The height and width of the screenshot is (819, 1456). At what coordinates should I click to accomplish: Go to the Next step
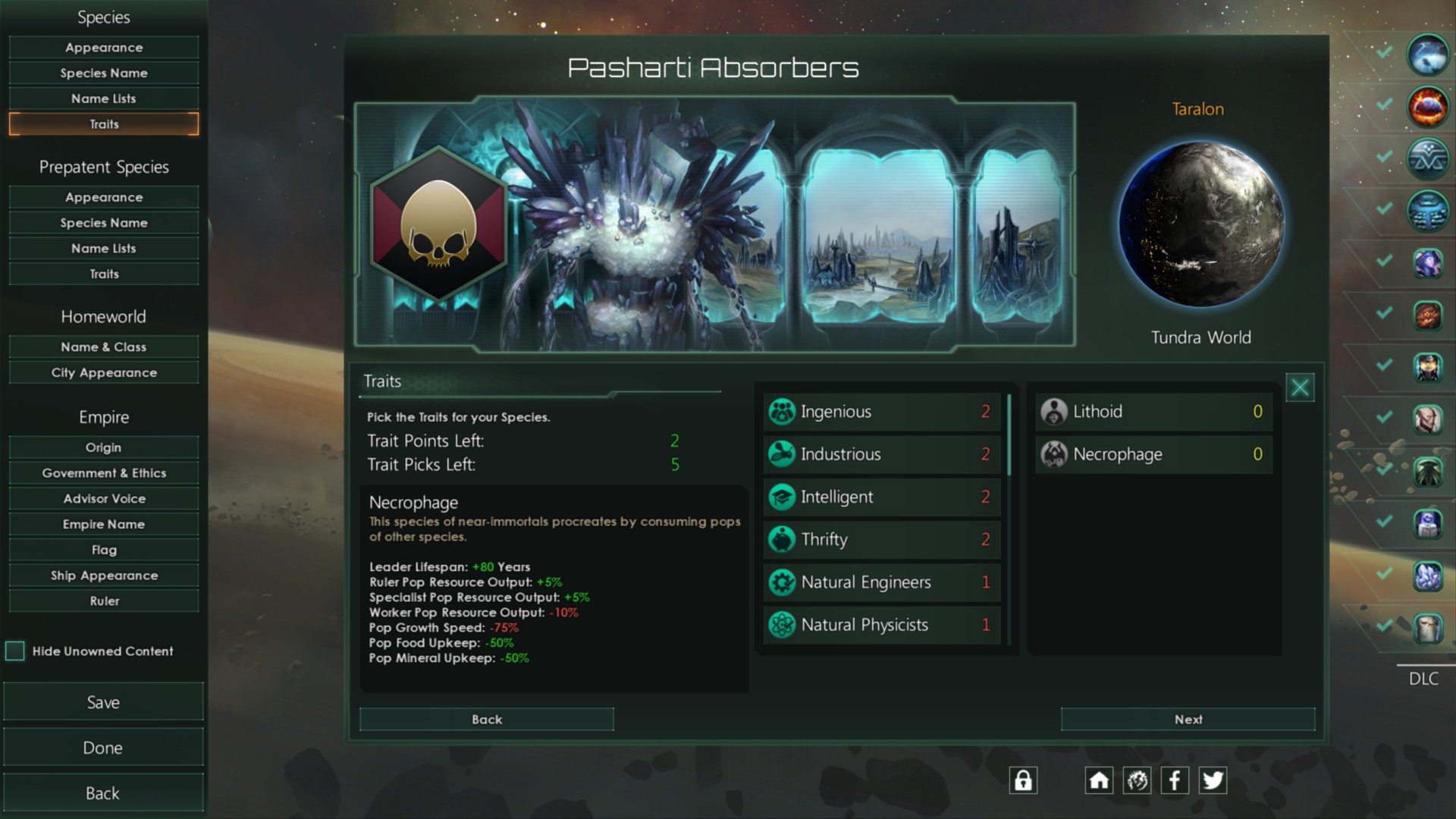tap(1188, 720)
